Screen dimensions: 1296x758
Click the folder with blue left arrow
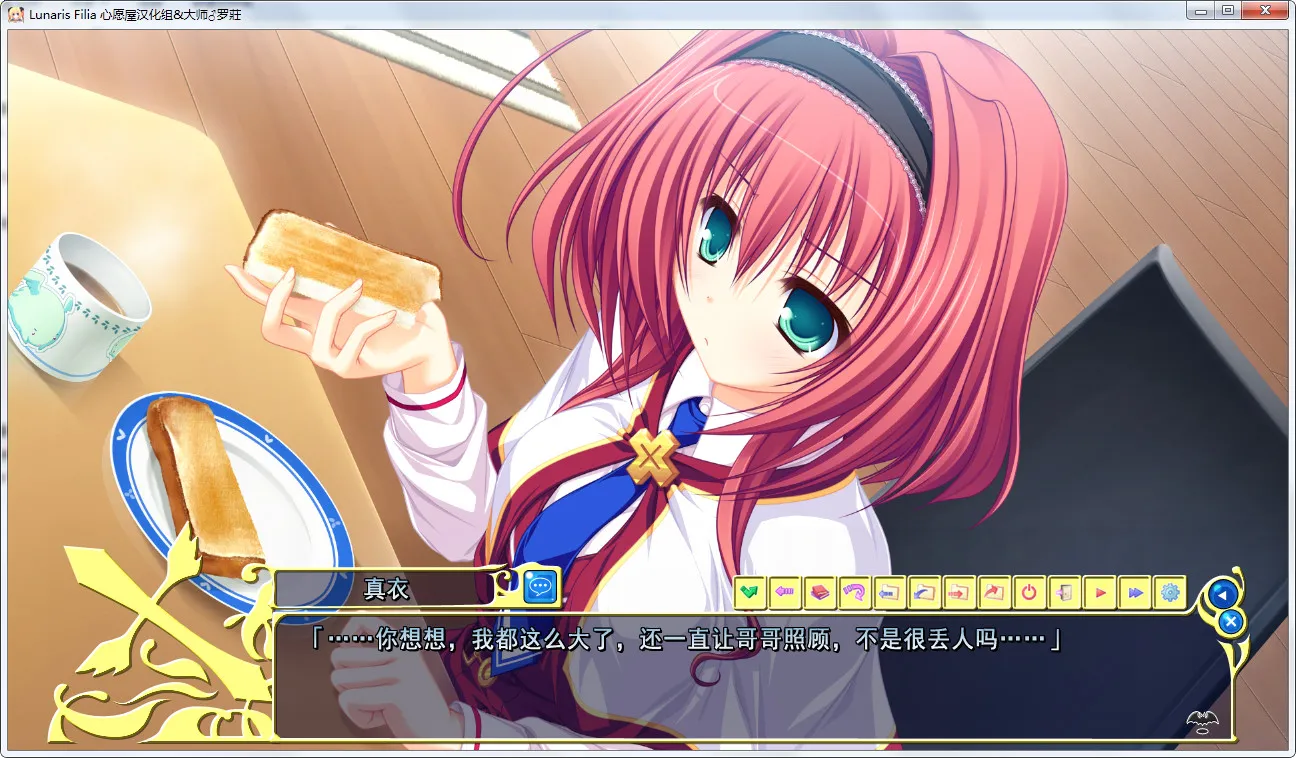pos(889,593)
